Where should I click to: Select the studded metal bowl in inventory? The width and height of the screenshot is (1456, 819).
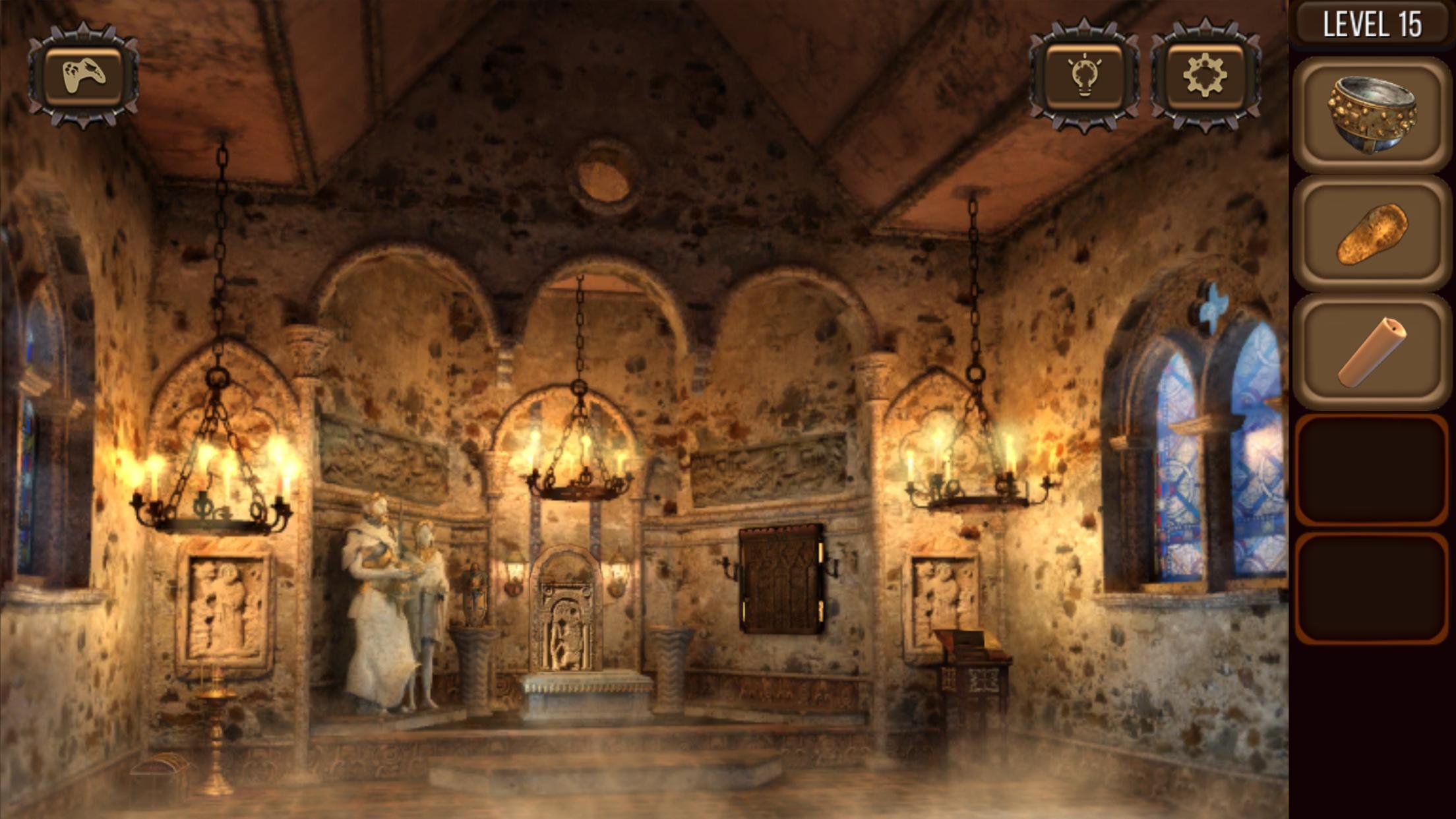[x=1372, y=115]
